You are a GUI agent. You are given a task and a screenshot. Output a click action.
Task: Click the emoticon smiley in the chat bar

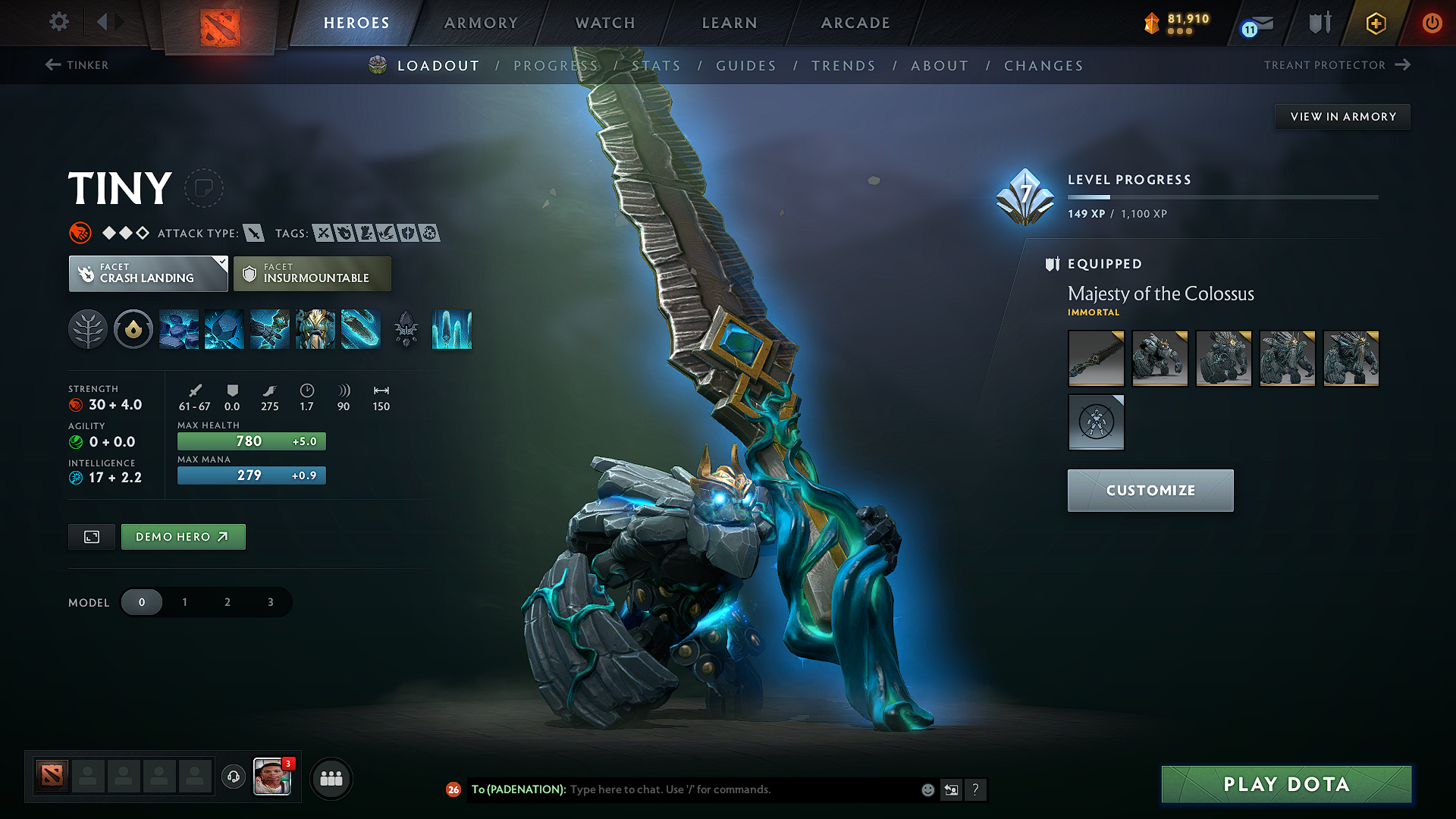pyautogui.click(x=927, y=789)
